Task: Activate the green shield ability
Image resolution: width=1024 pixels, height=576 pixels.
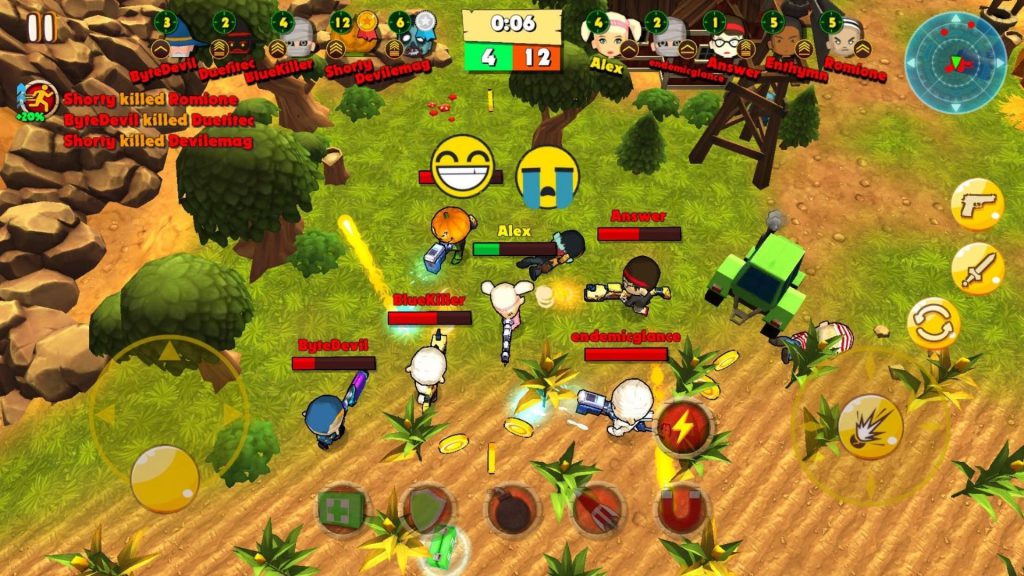Action: pos(428,510)
